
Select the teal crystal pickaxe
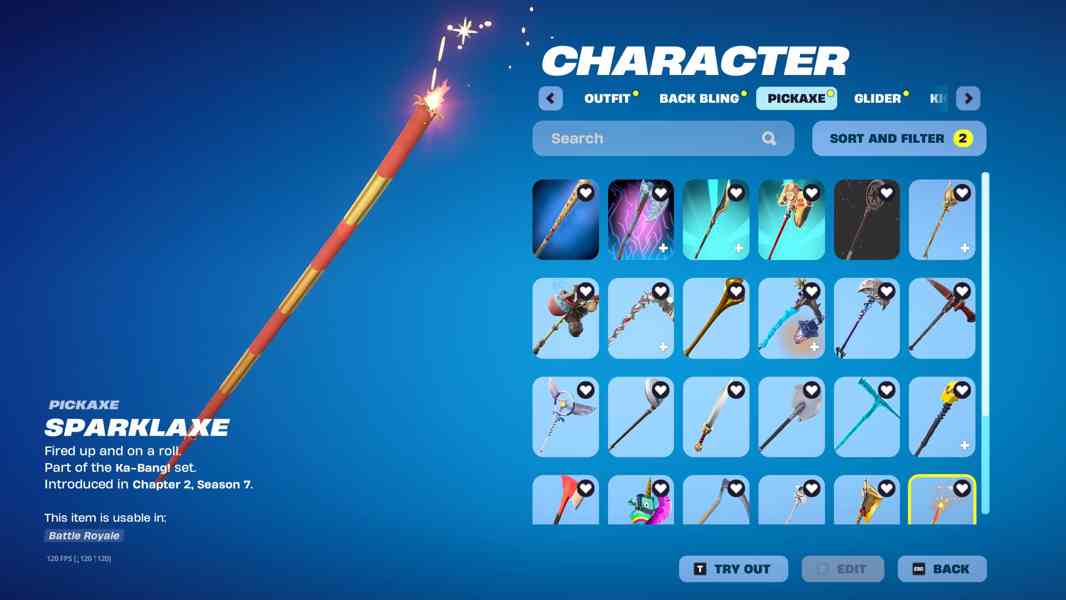[x=867, y=417]
